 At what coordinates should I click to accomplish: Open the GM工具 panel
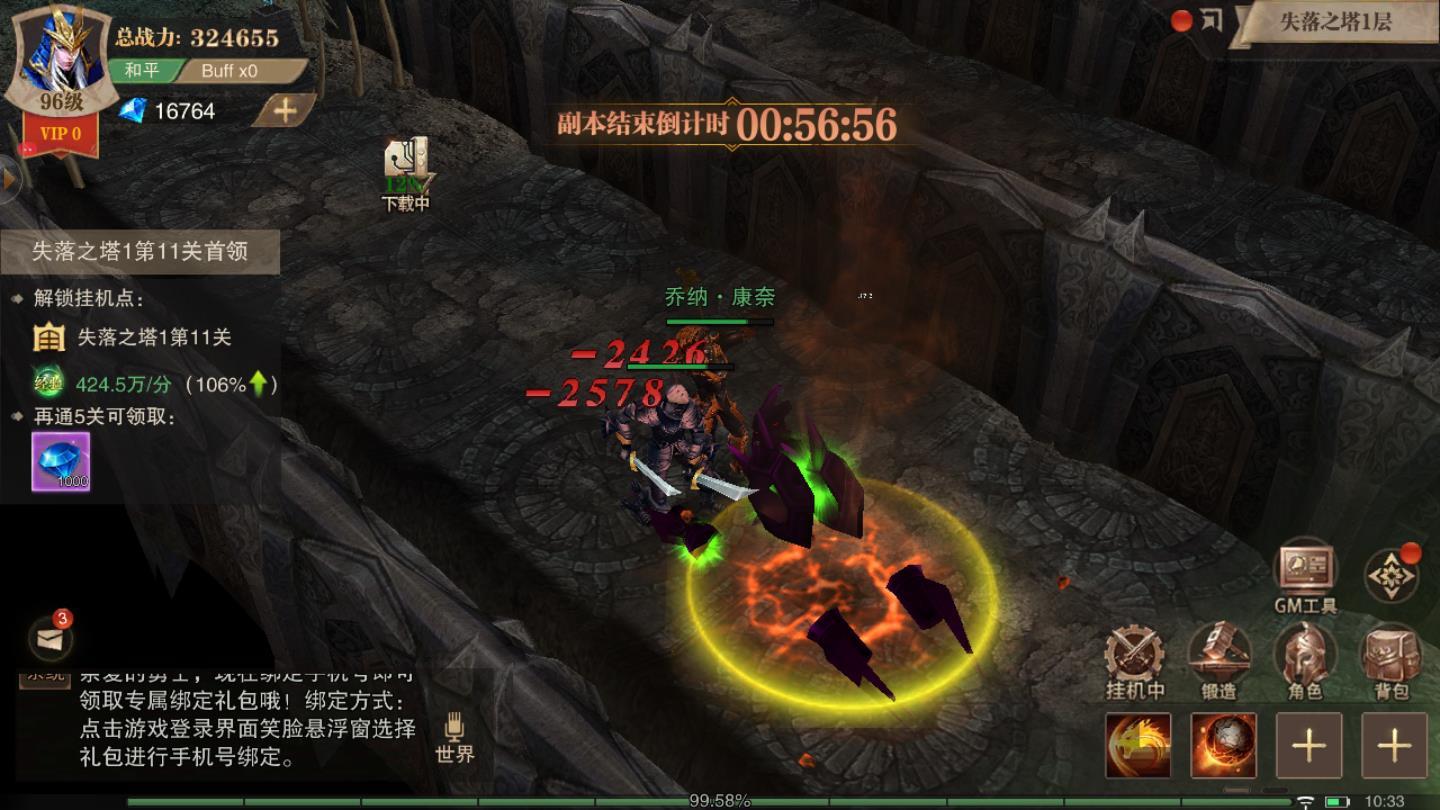[1306, 575]
